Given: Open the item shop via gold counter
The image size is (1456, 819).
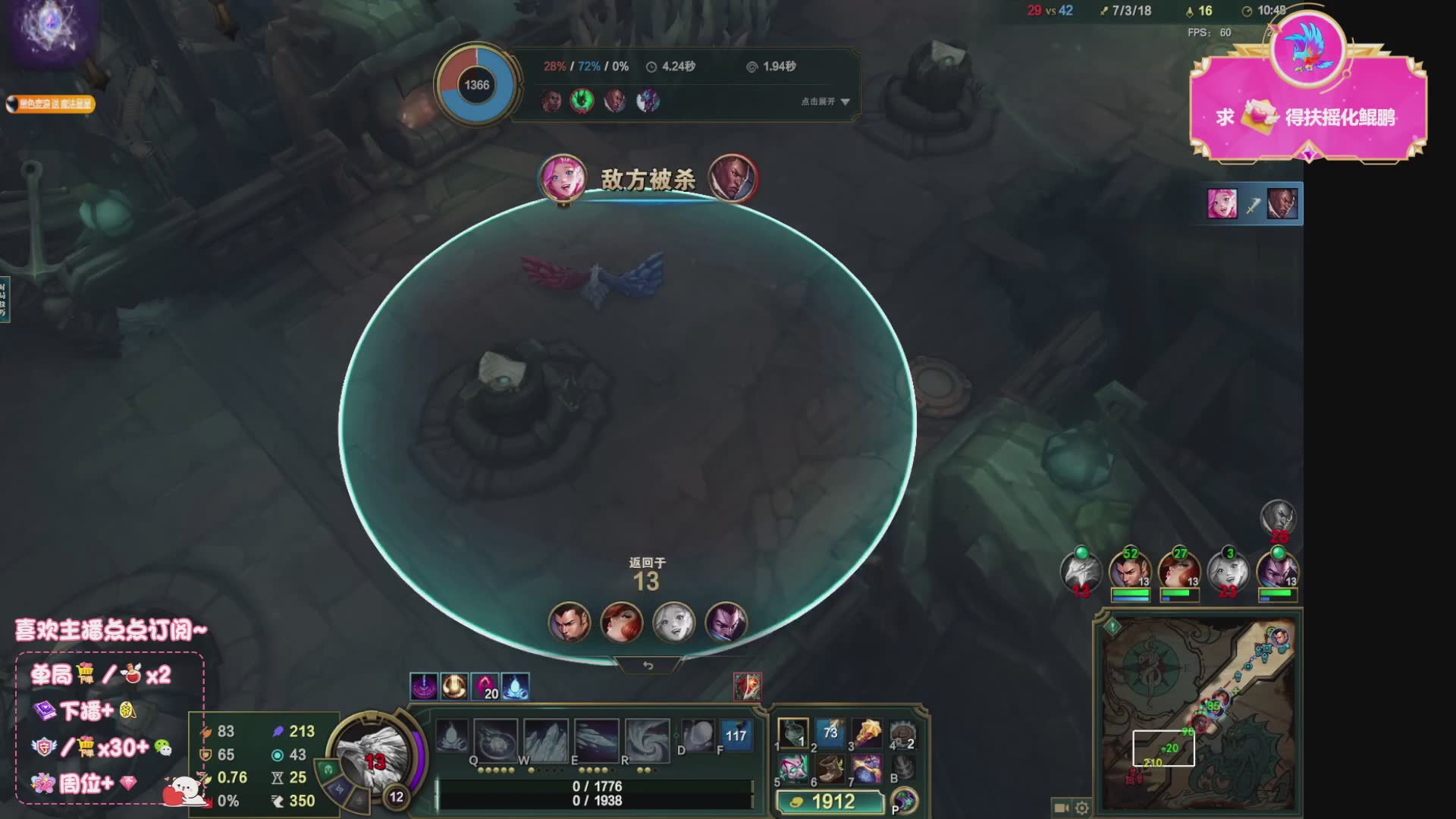Looking at the screenshot, I should [831, 802].
